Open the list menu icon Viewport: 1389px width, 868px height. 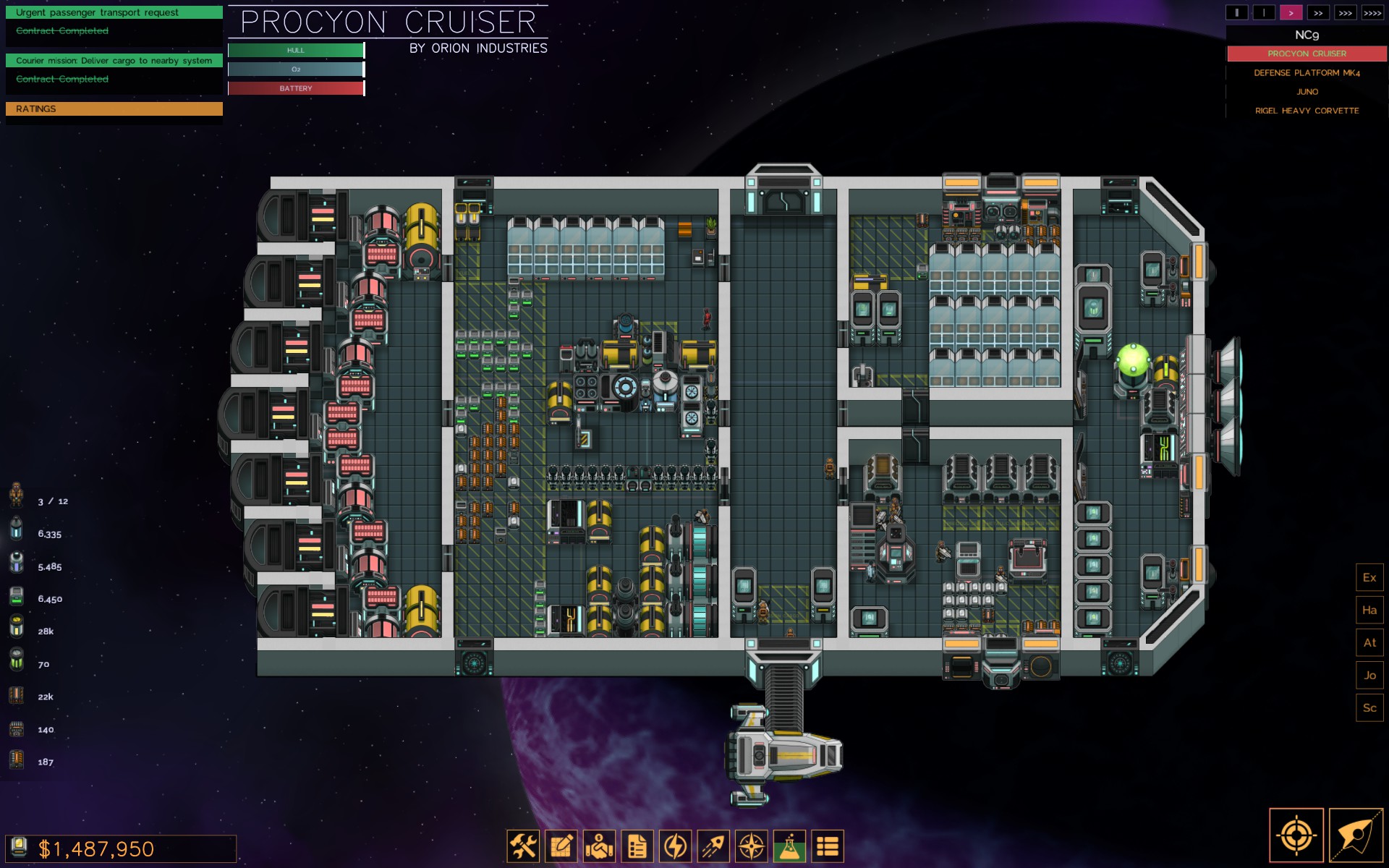(828, 846)
